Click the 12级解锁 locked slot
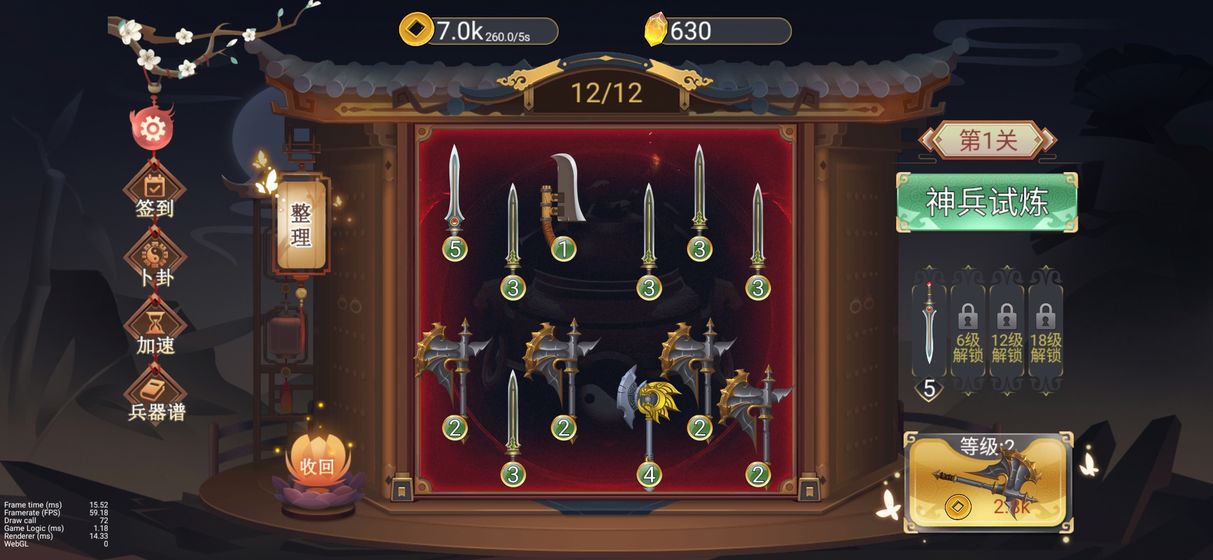Image resolution: width=1213 pixels, height=560 pixels. [x=1006, y=325]
